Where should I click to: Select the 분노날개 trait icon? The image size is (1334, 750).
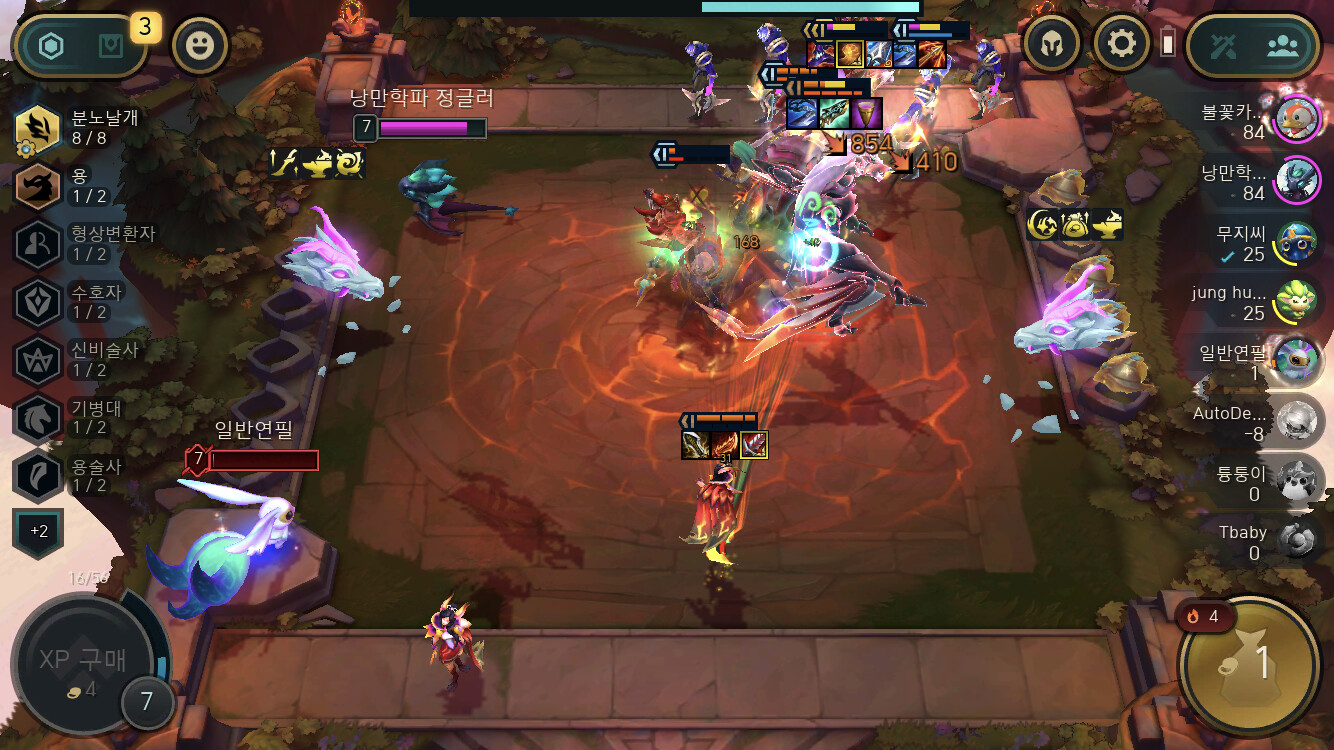coord(37,128)
